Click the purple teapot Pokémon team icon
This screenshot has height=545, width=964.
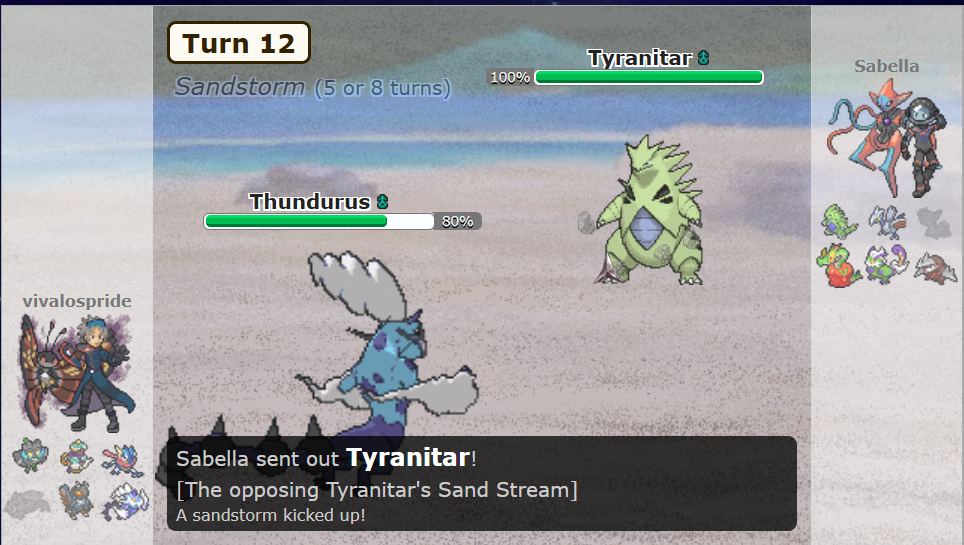pyautogui.click(x=76, y=458)
